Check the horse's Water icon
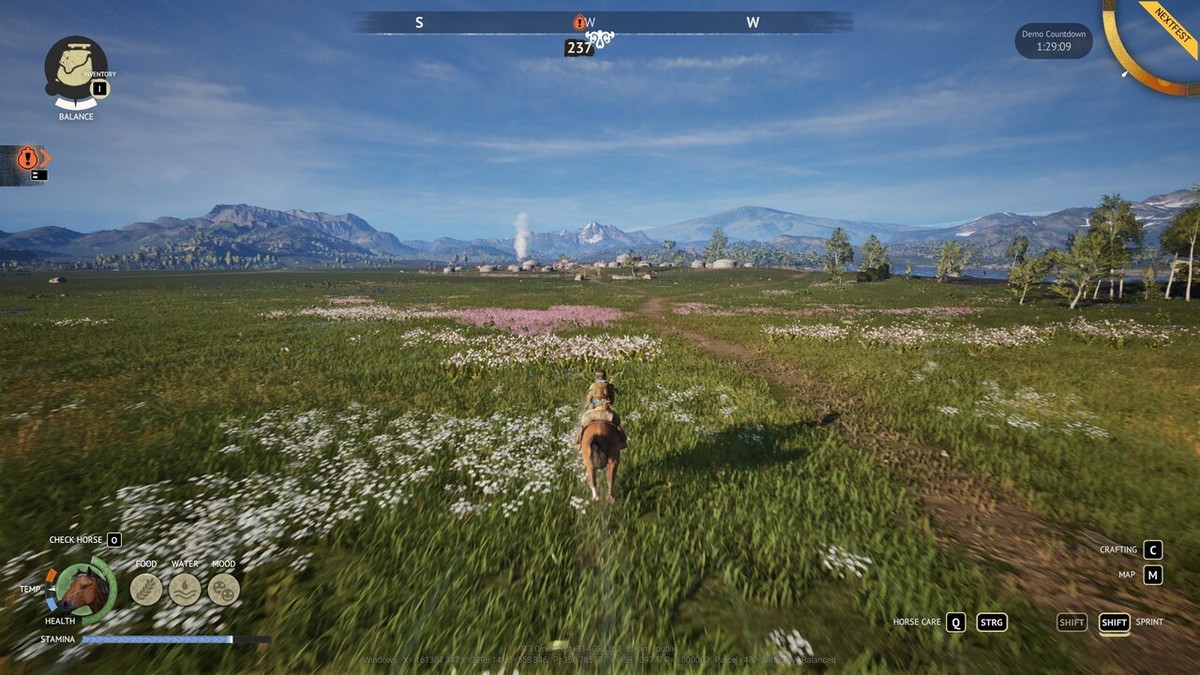 click(x=185, y=589)
